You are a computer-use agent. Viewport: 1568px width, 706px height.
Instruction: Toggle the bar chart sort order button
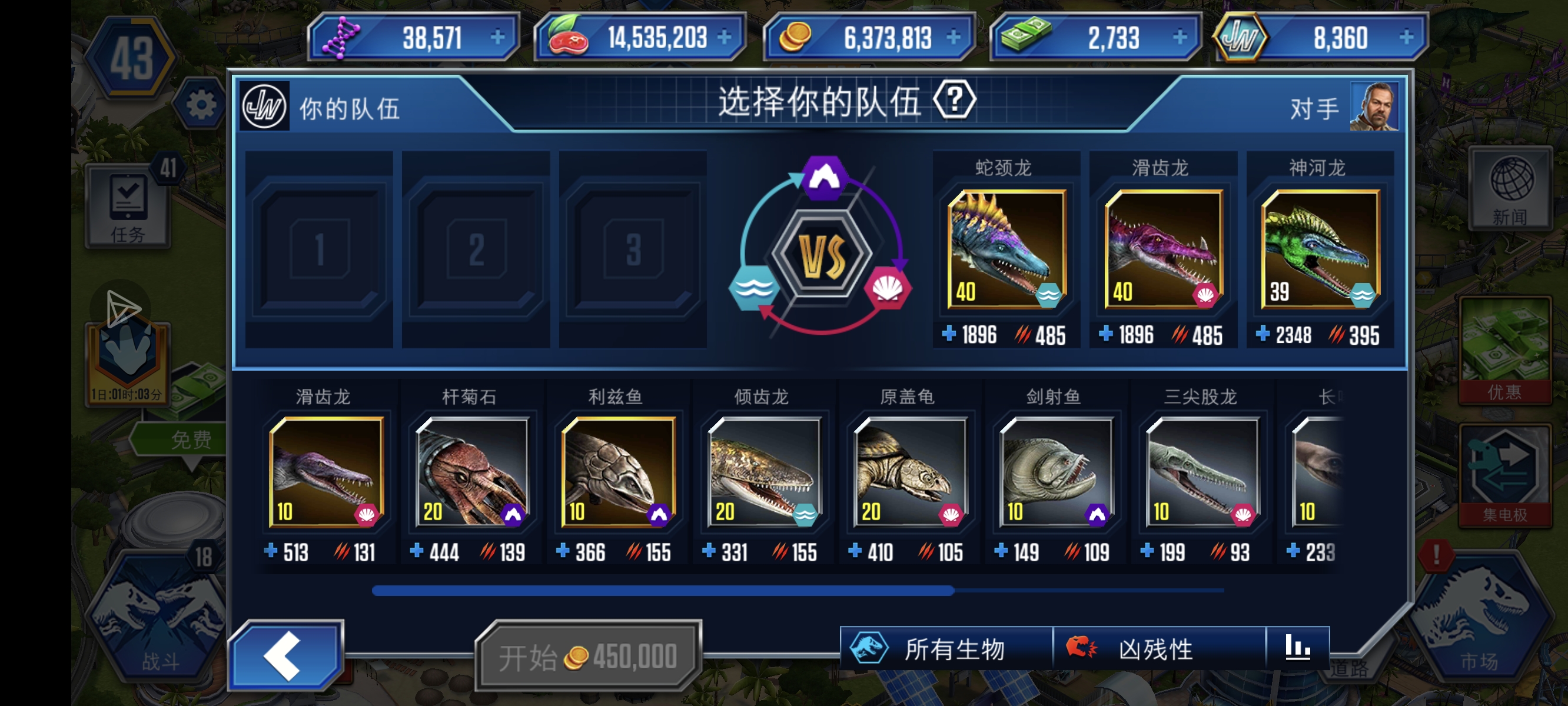(1297, 648)
